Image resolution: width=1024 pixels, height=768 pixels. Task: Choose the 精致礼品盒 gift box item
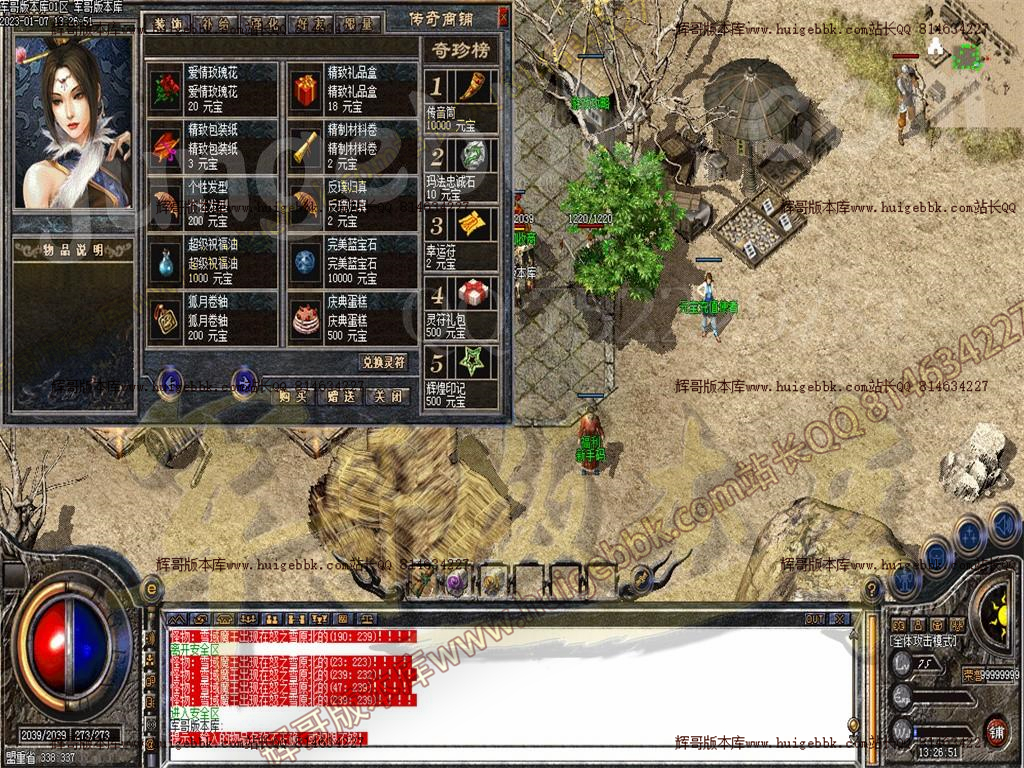point(305,90)
